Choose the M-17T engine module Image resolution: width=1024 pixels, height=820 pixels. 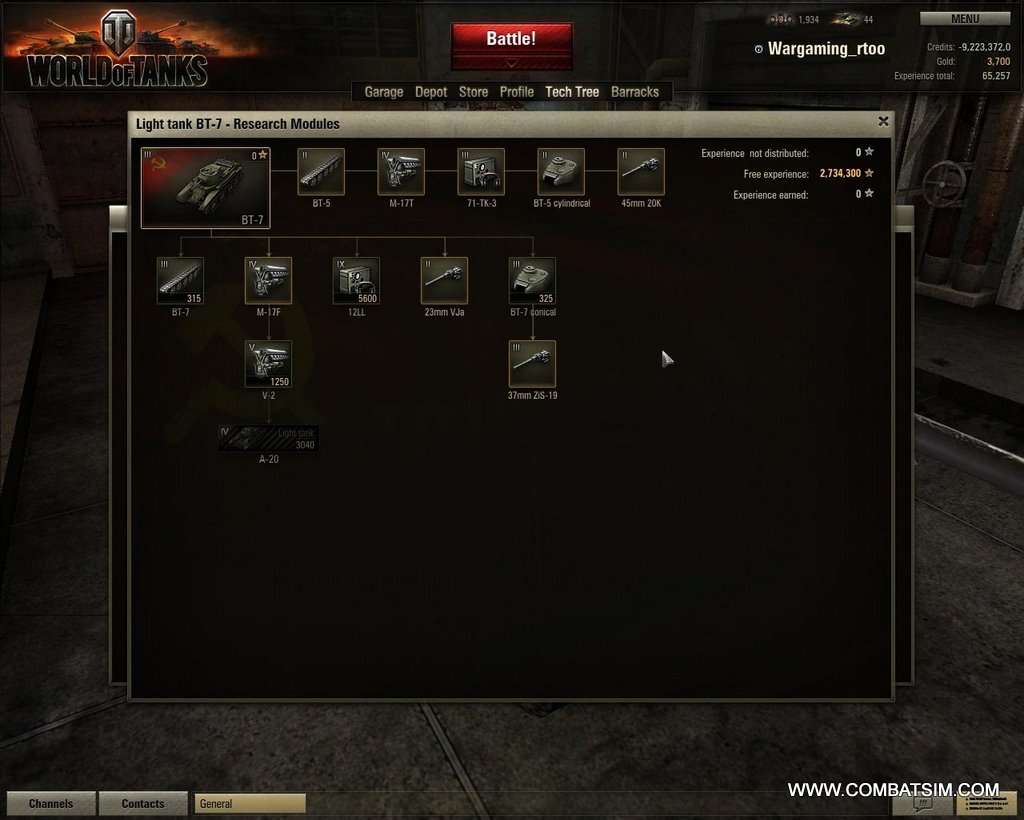pos(401,172)
